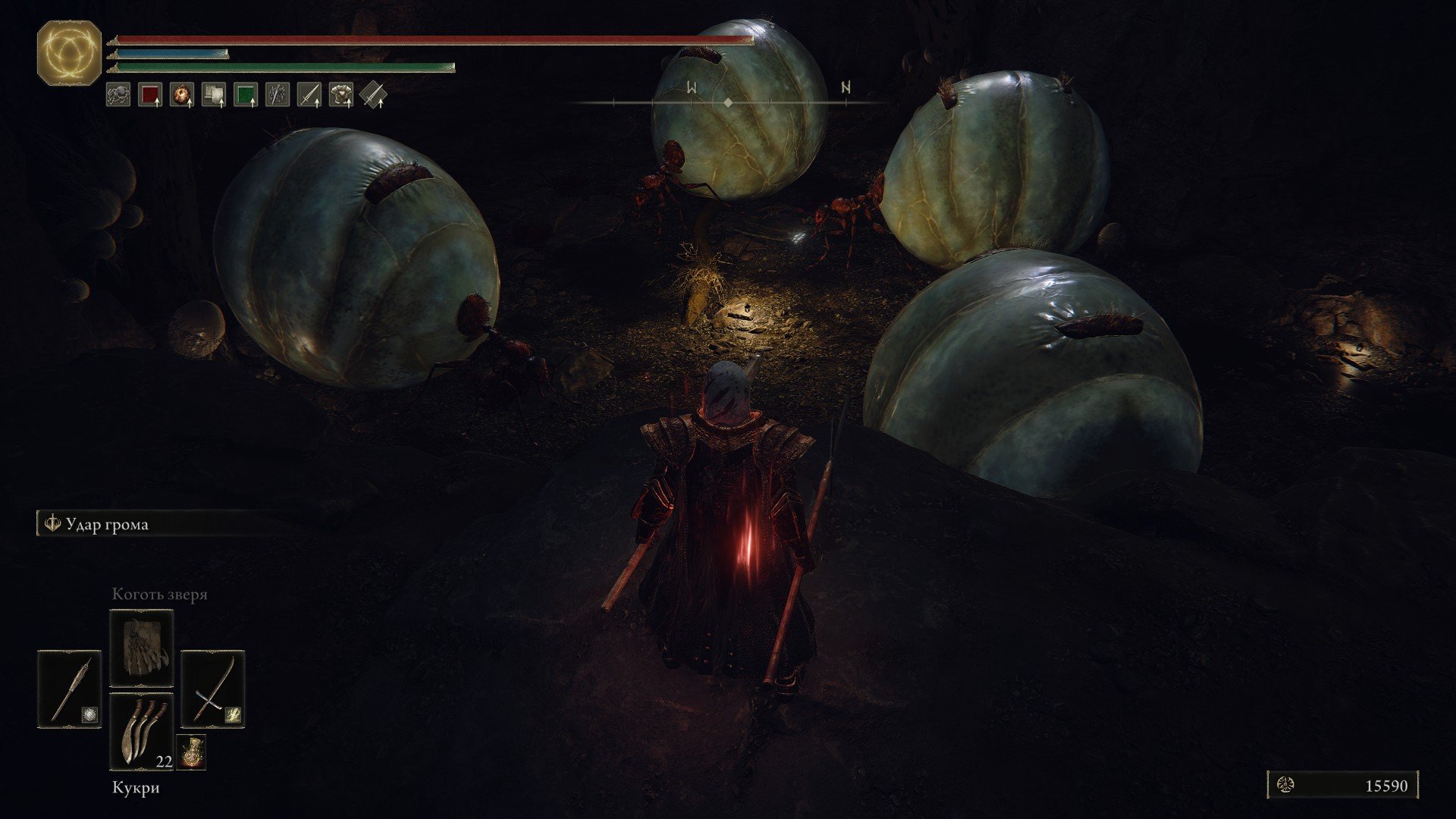
Task: Choose the katana in the right-hand slot
Action: pos(213,689)
